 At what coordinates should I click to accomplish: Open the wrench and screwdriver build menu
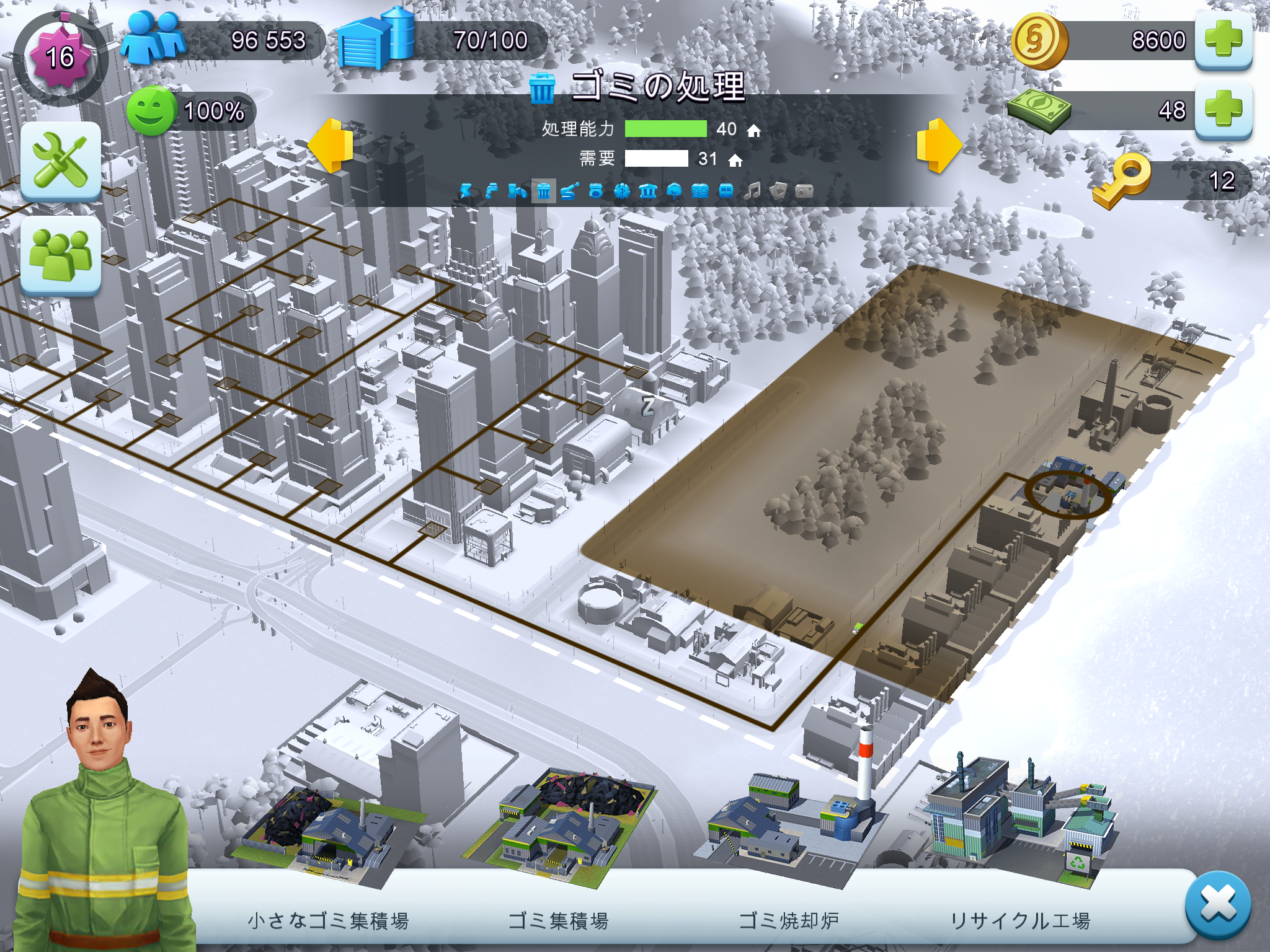[x=61, y=161]
